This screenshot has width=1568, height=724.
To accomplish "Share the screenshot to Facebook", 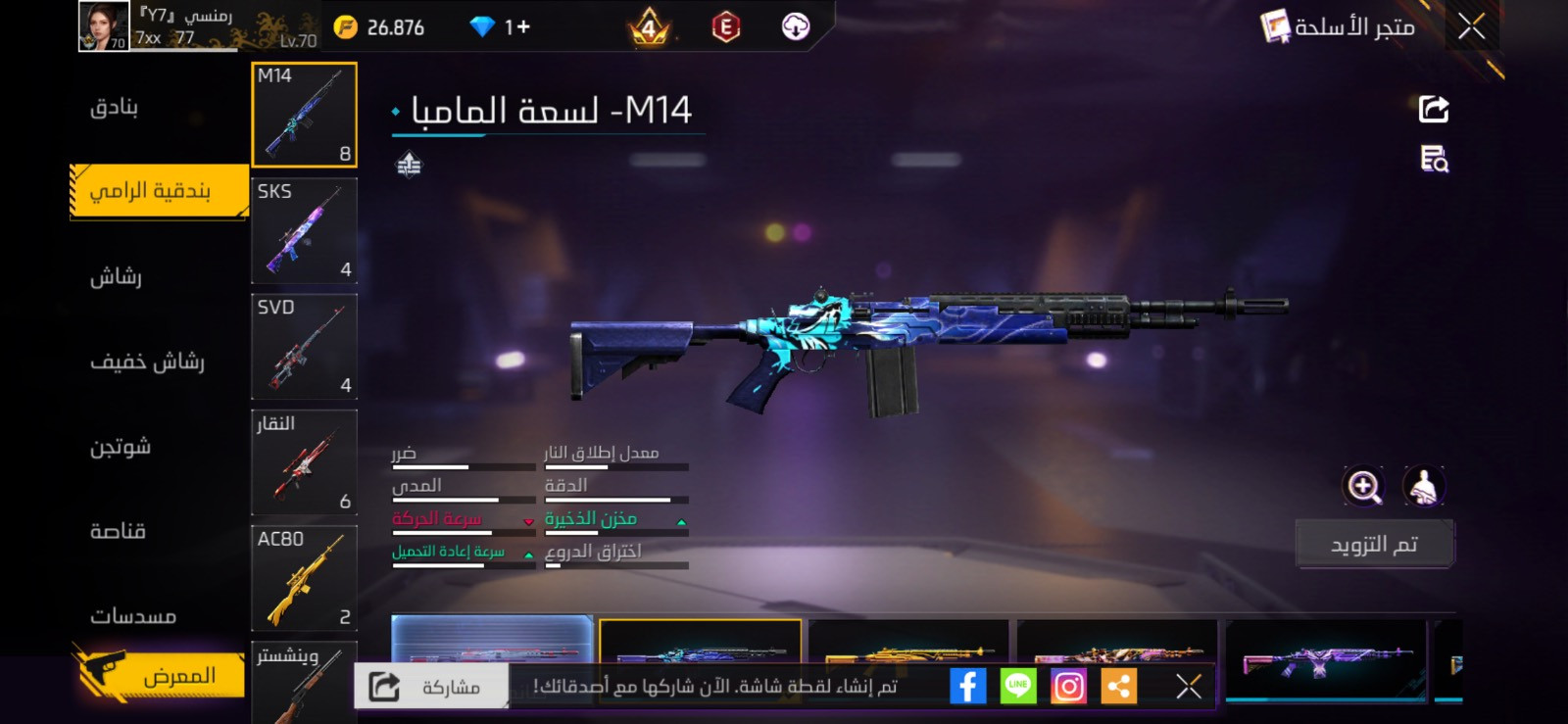I will click(x=966, y=686).
